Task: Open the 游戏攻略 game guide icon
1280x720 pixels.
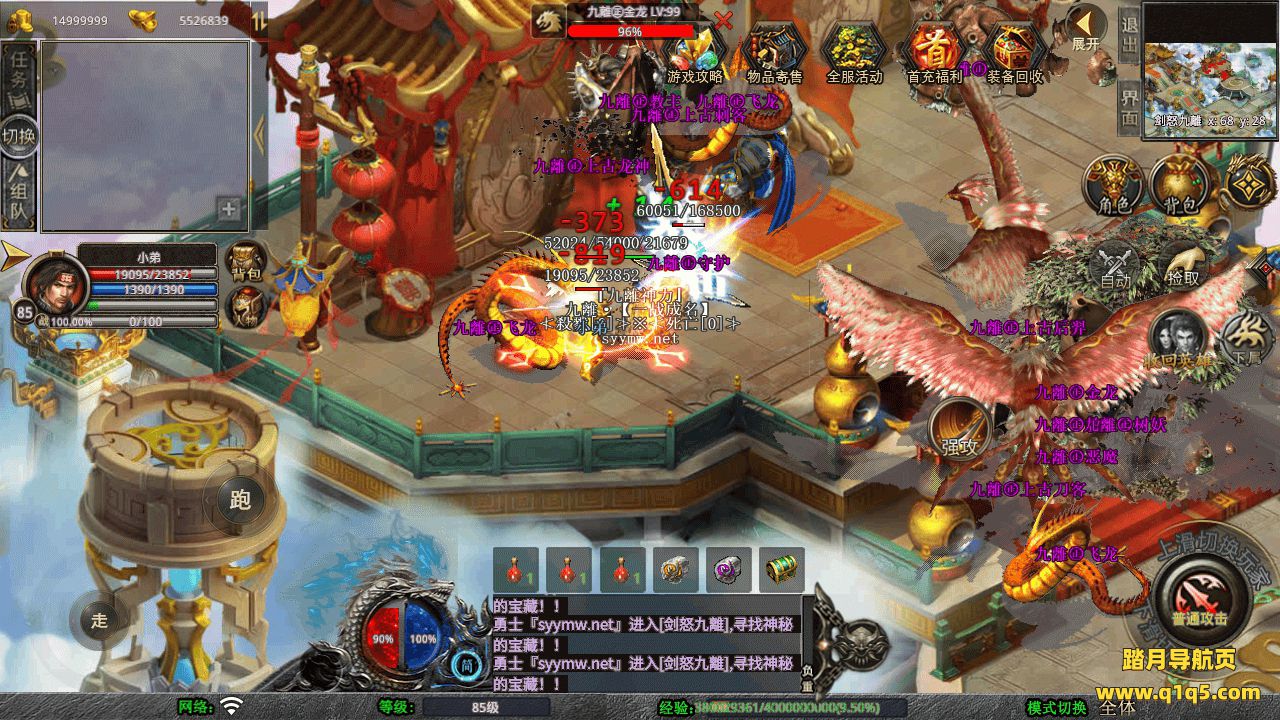Action: [x=694, y=52]
